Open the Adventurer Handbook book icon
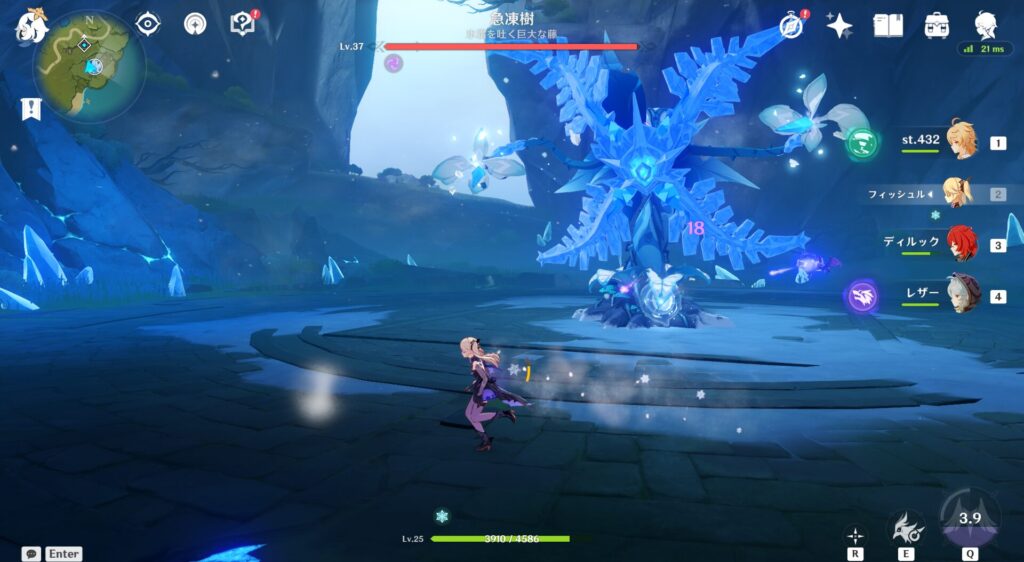Image resolution: width=1024 pixels, height=562 pixels. click(x=888, y=26)
